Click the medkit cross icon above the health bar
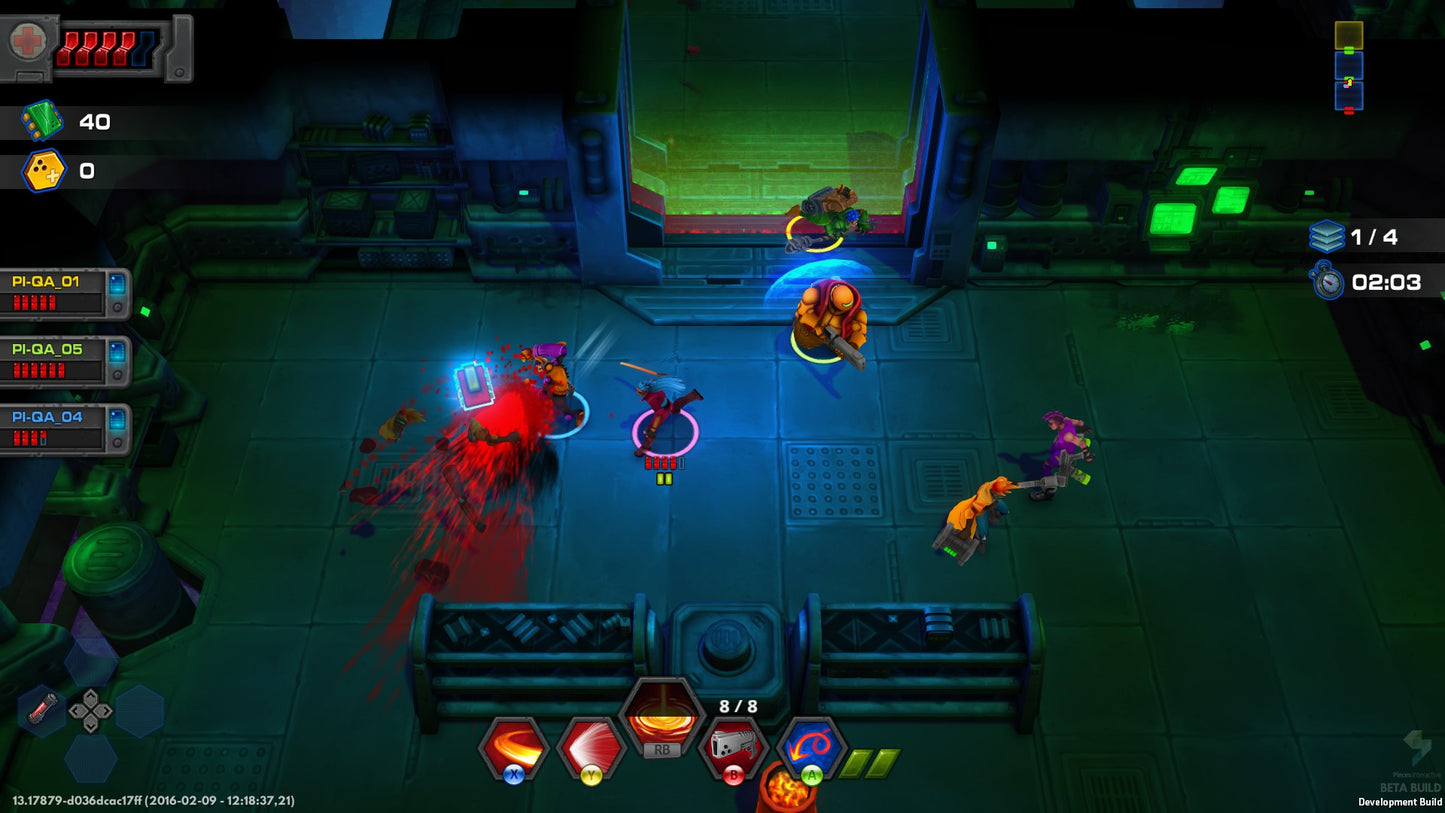 click(29, 41)
